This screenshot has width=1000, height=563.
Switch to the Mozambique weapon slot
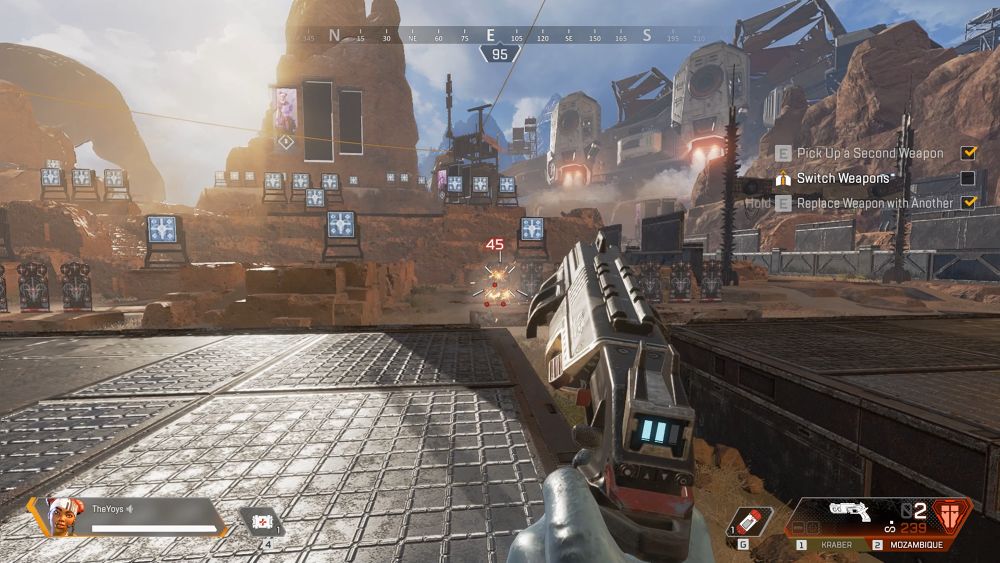point(909,545)
